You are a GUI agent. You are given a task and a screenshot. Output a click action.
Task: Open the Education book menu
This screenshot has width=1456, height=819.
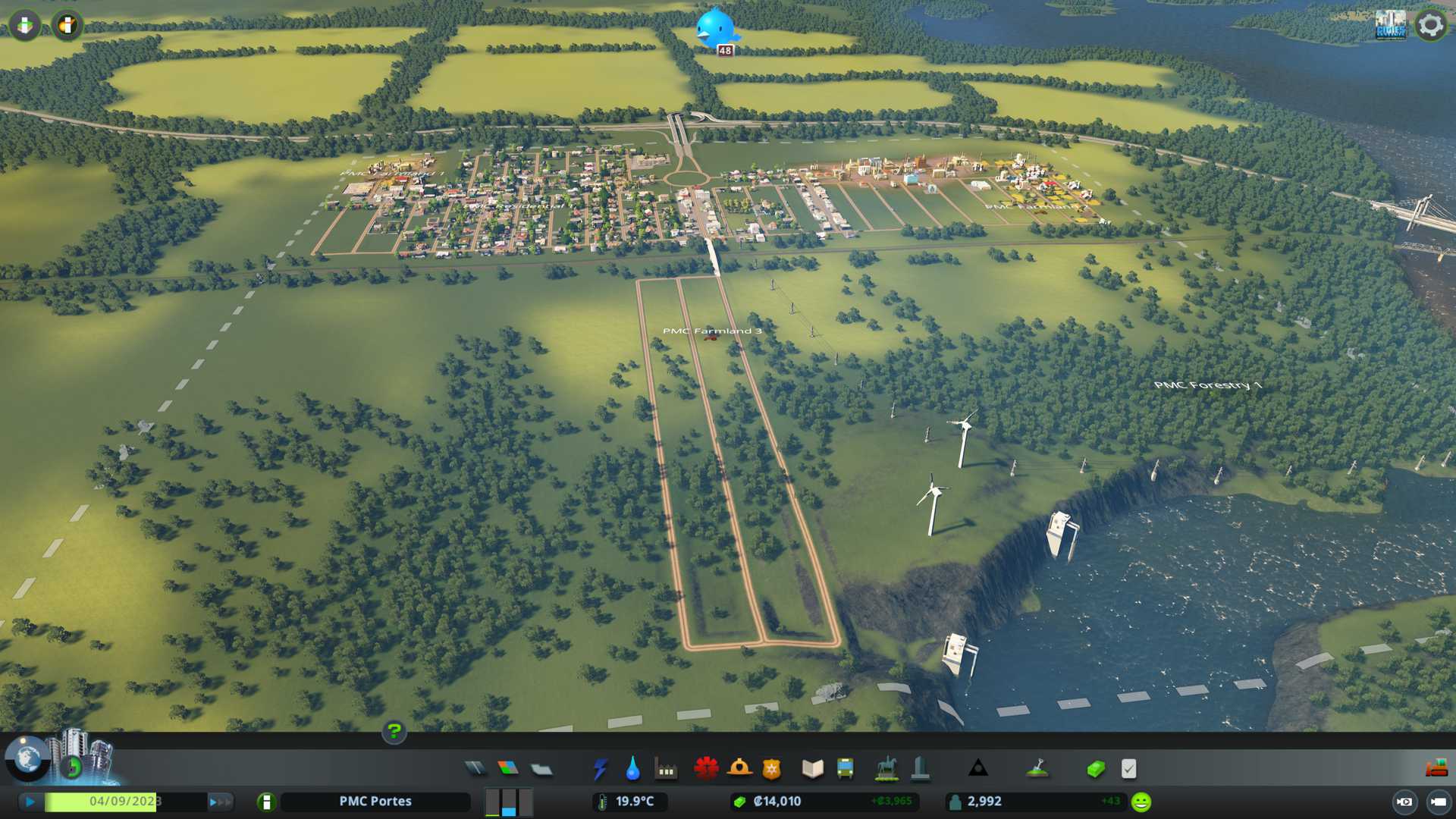point(812,769)
